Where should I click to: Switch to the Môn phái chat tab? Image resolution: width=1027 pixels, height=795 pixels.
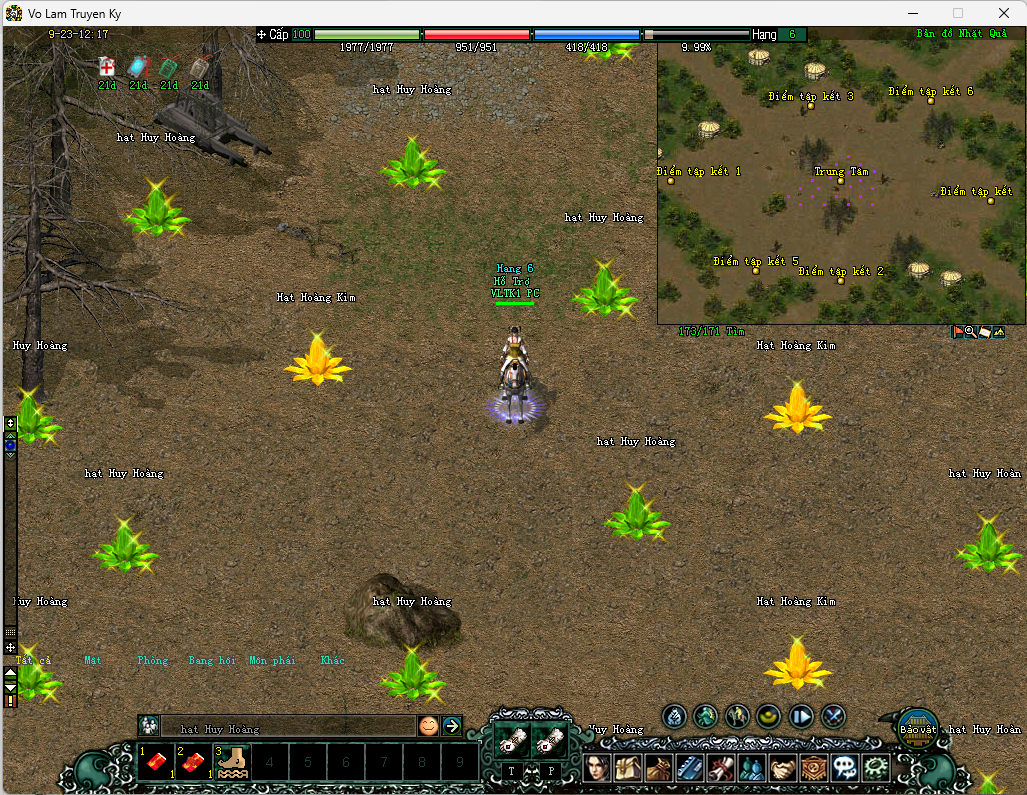(272, 661)
